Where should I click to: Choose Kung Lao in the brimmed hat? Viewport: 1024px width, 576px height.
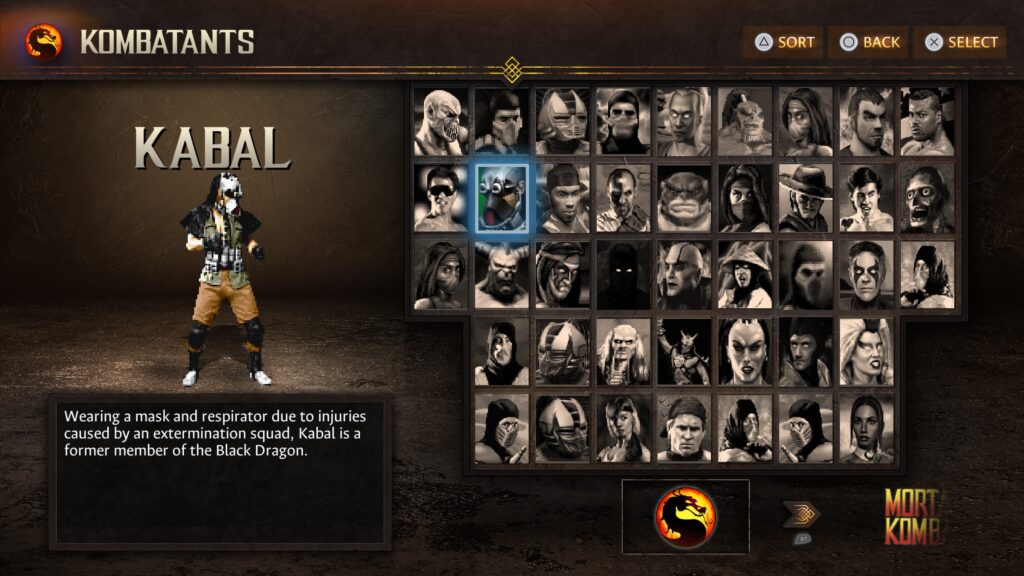pyautogui.click(x=807, y=198)
